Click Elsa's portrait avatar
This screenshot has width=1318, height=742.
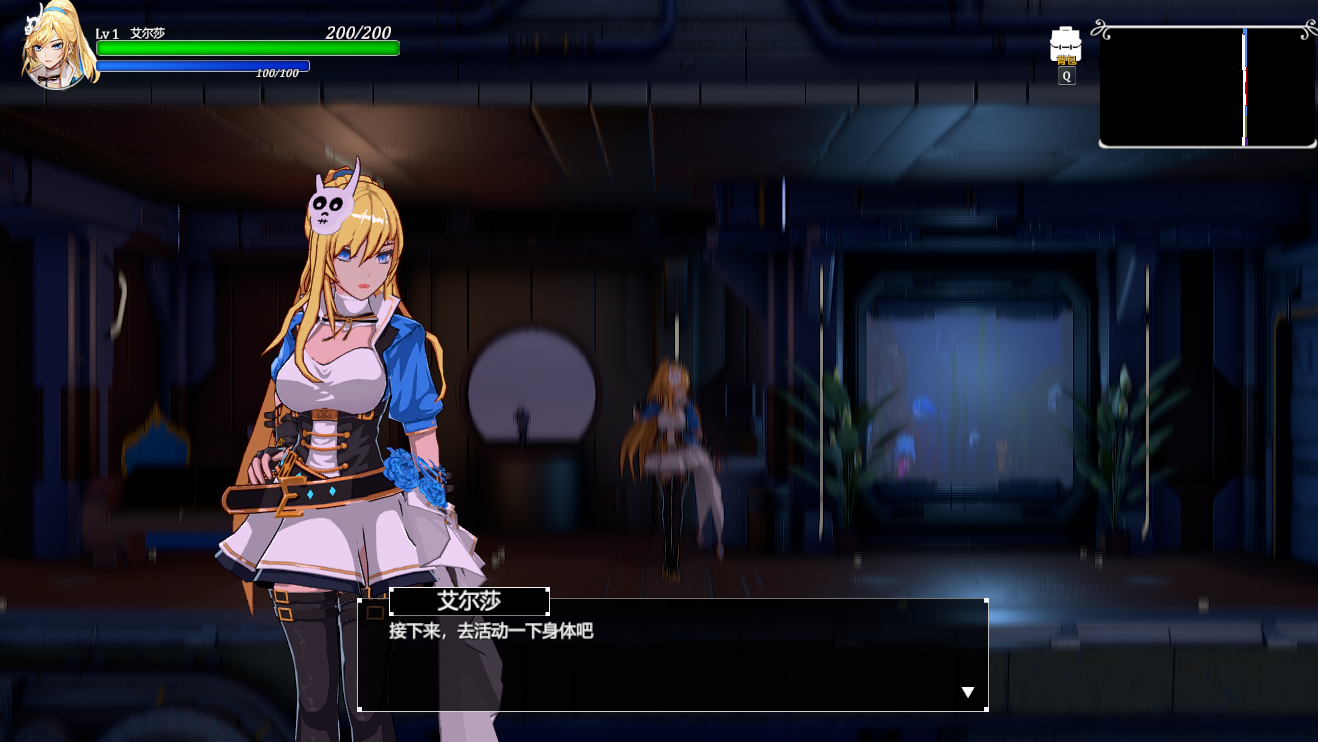[57, 48]
